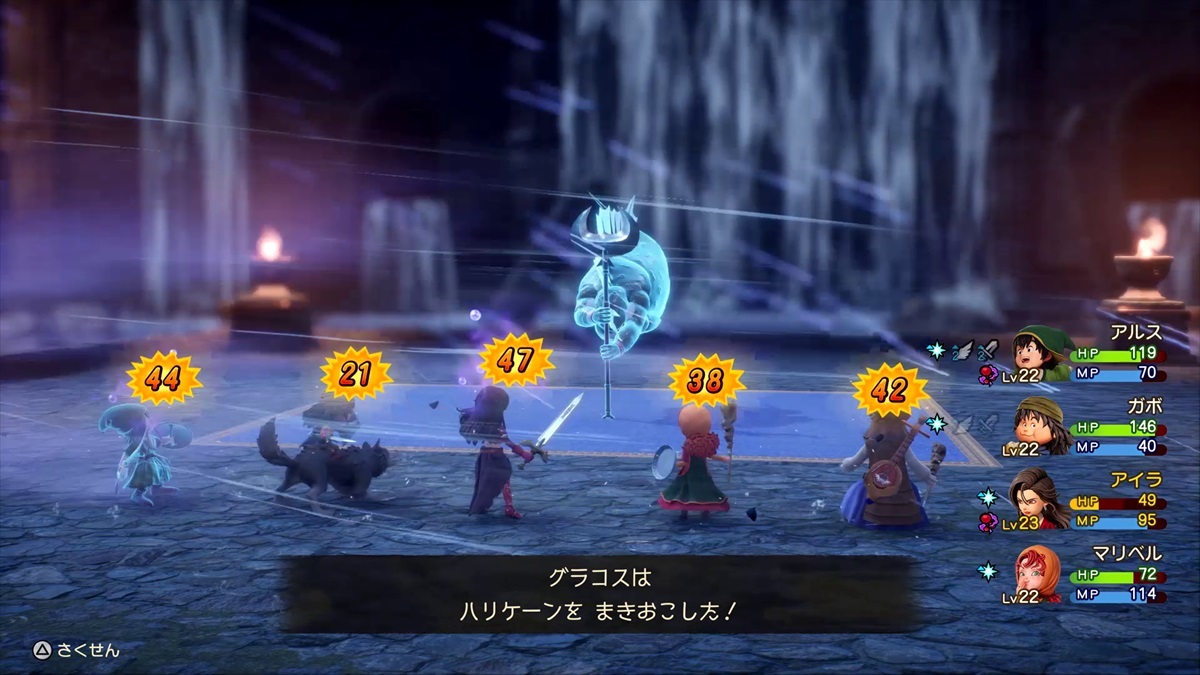Pick Maribel's portrait in the party list
This screenshot has height=675, width=1200.
(1042, 573)
